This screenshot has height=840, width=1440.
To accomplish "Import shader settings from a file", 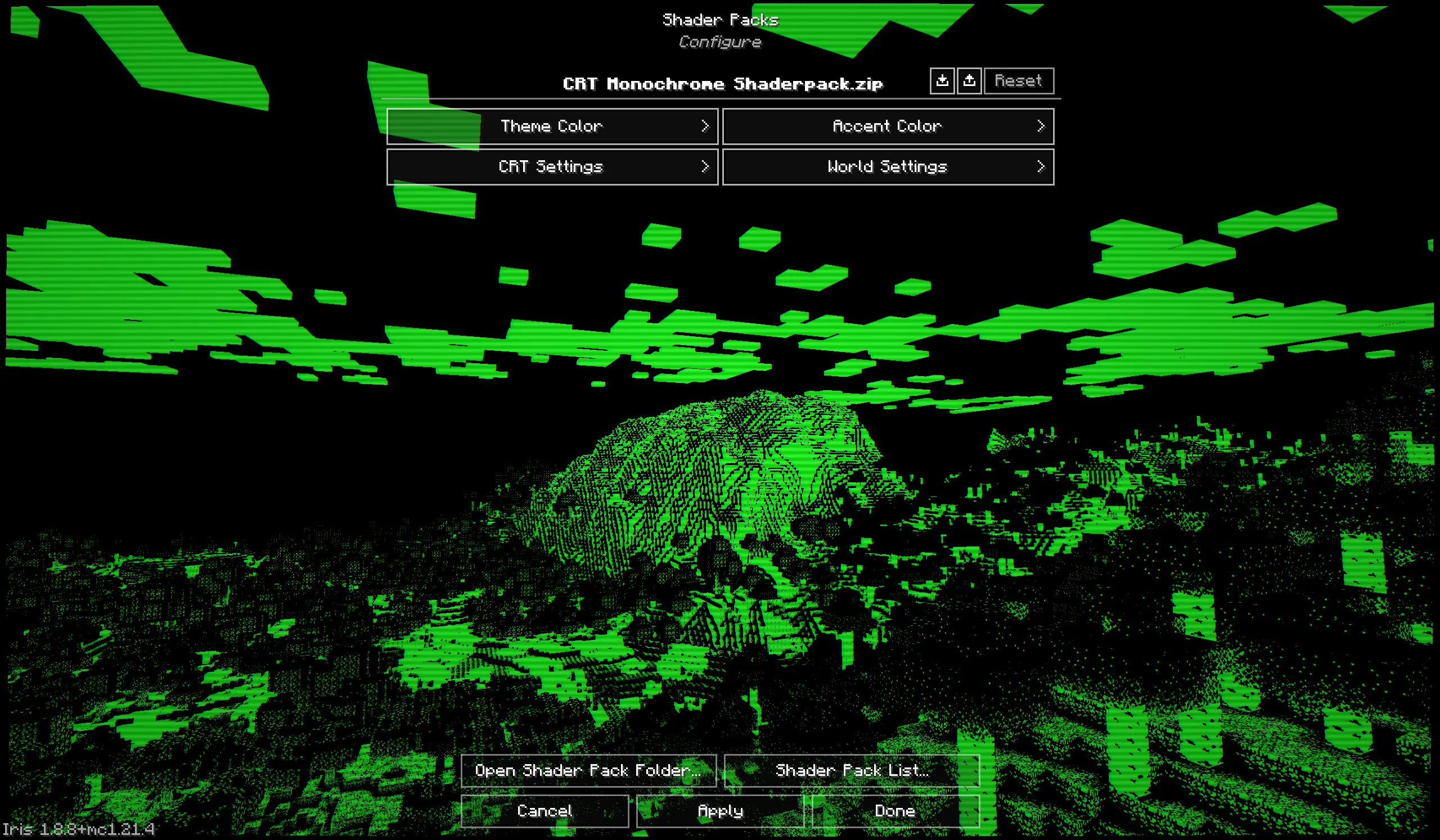I will (942, 80).
